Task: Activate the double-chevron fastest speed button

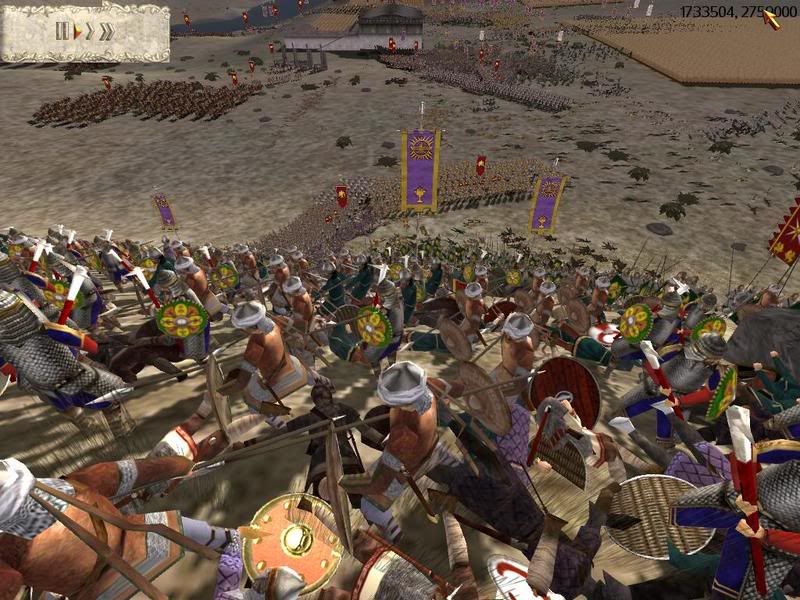Action: (106, 32)
